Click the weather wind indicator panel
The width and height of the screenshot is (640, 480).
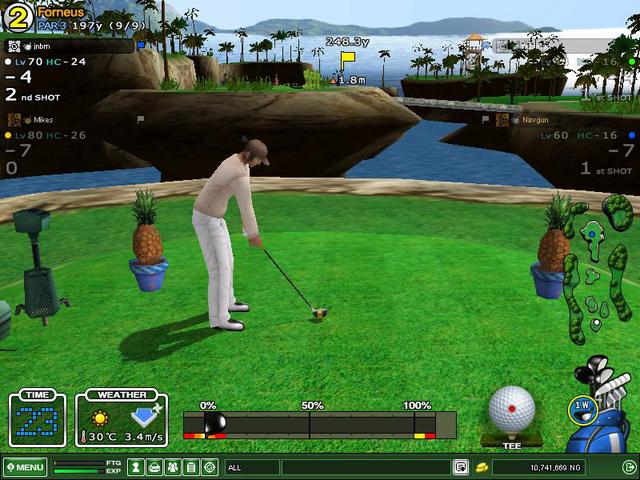point(122,418)
